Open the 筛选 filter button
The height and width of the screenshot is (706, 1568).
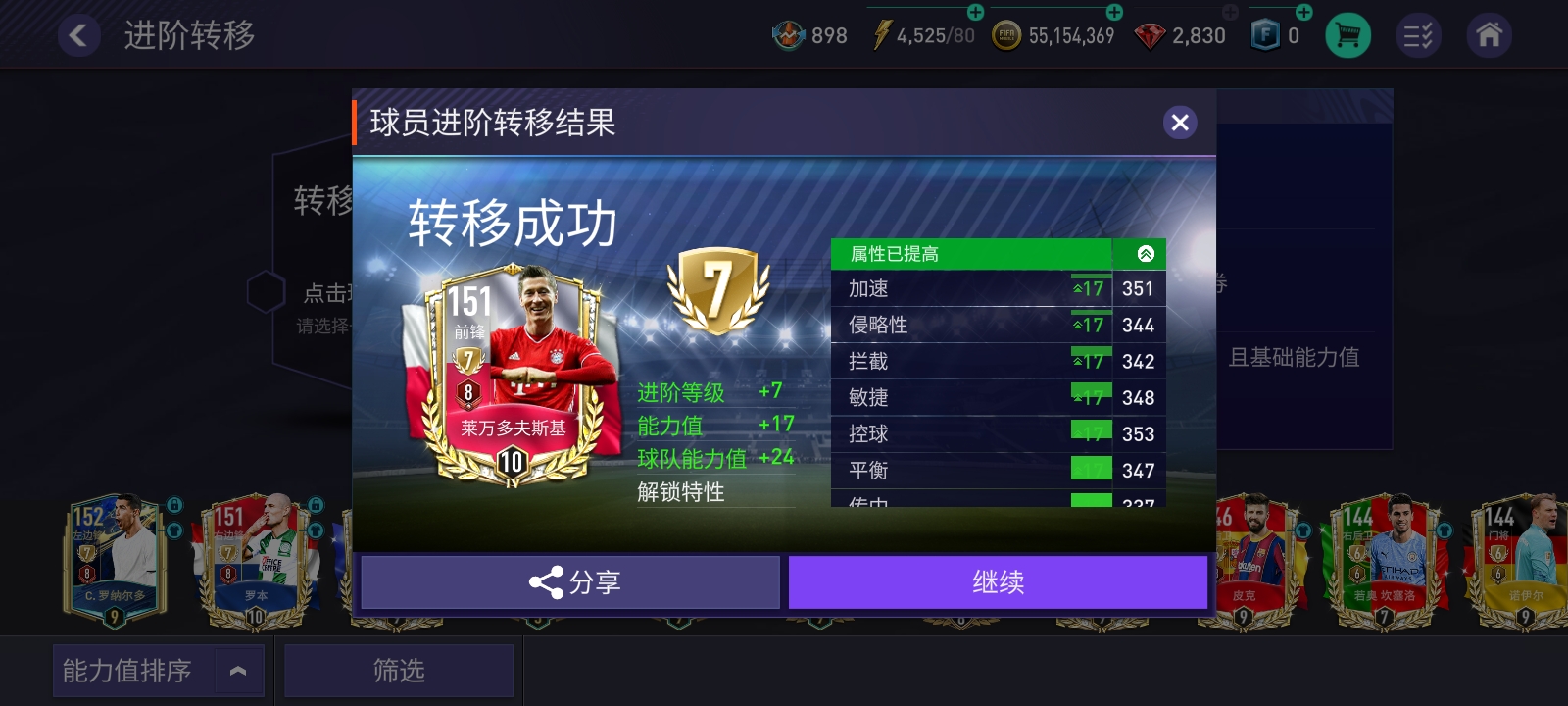click(x=398, y=671)
